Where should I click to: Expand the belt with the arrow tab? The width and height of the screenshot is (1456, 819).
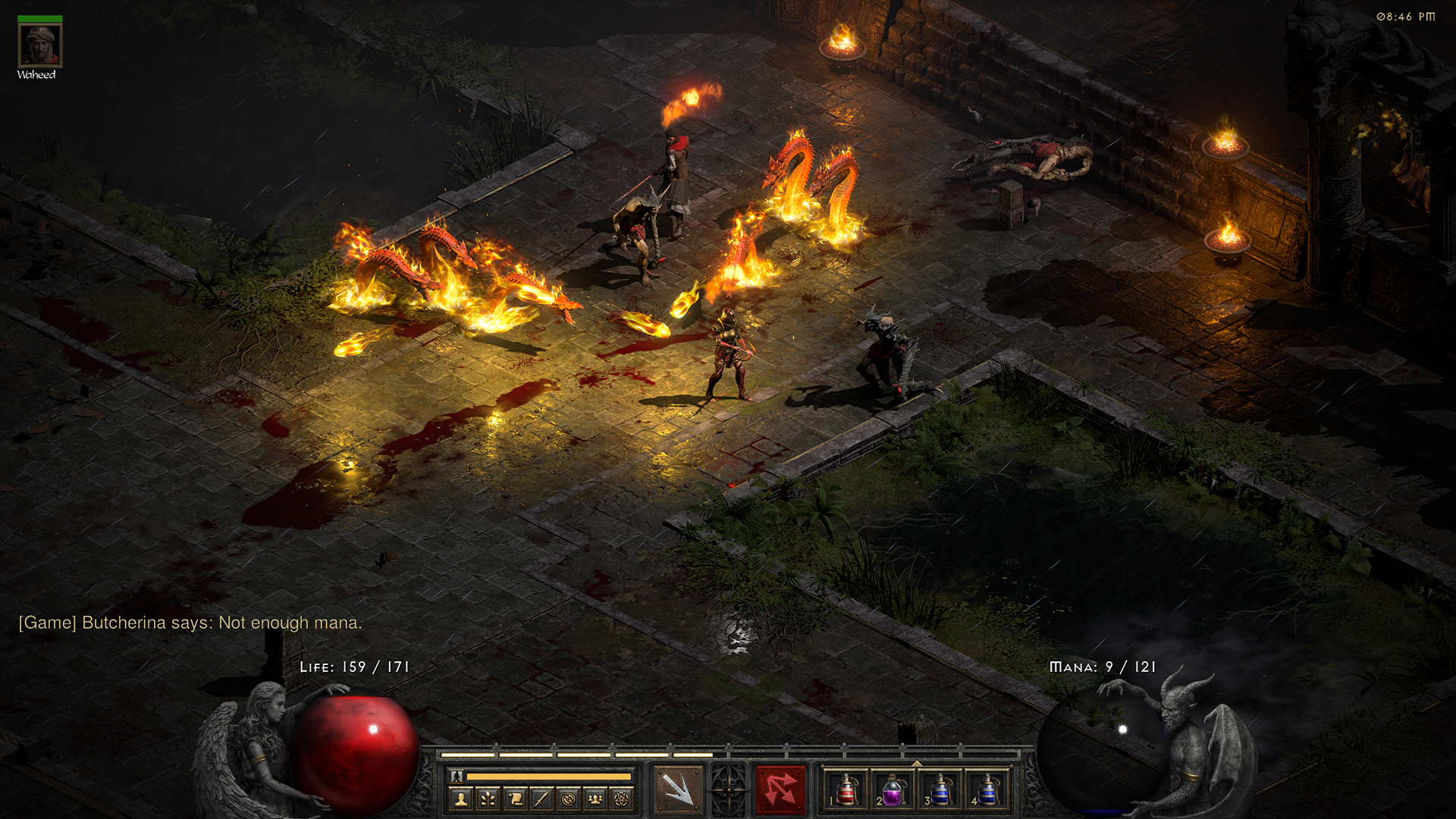916,763
